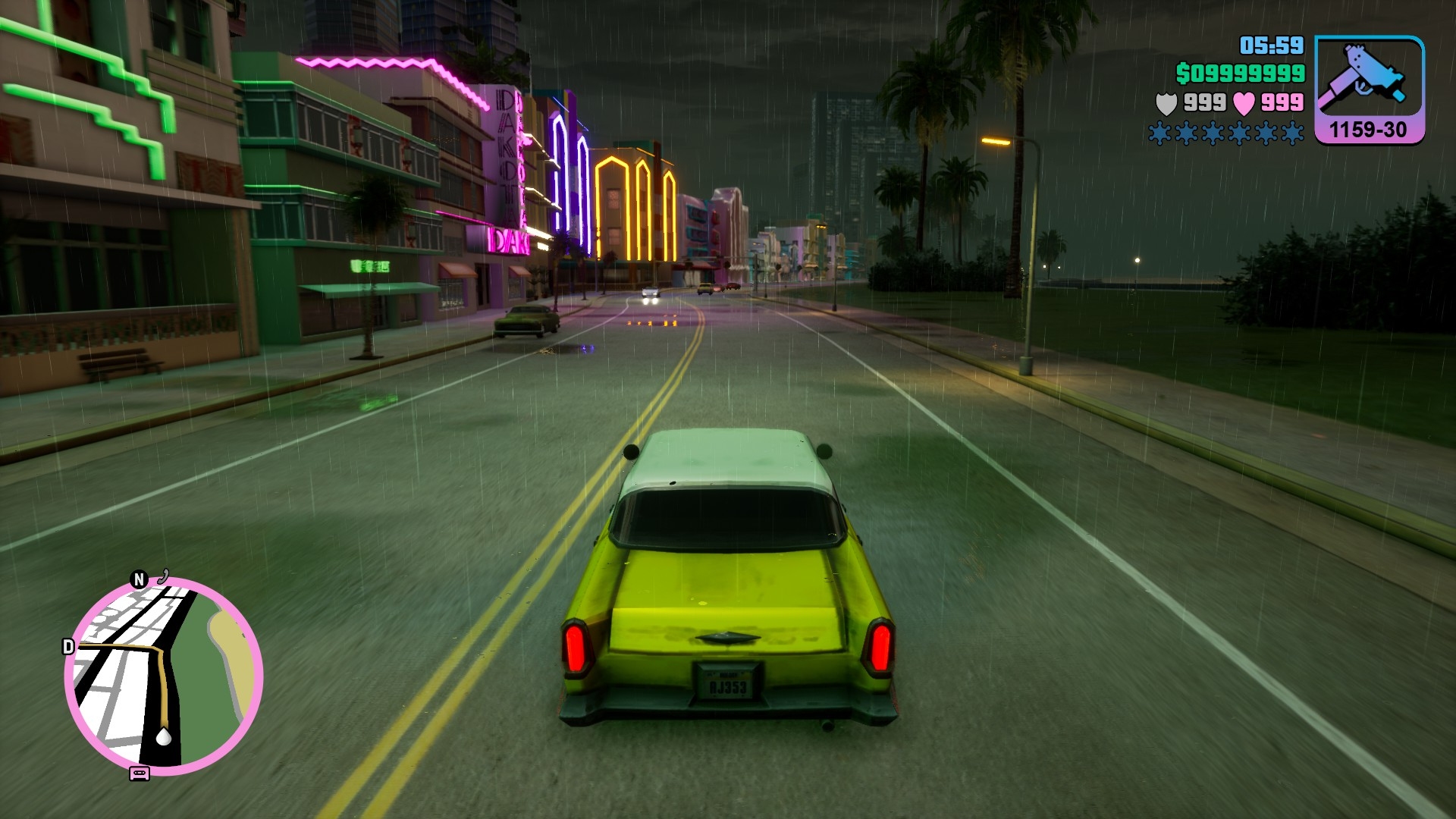The image size is (1456, 819).
Task: Open the circular minimap
Action: tap(164, 675)
